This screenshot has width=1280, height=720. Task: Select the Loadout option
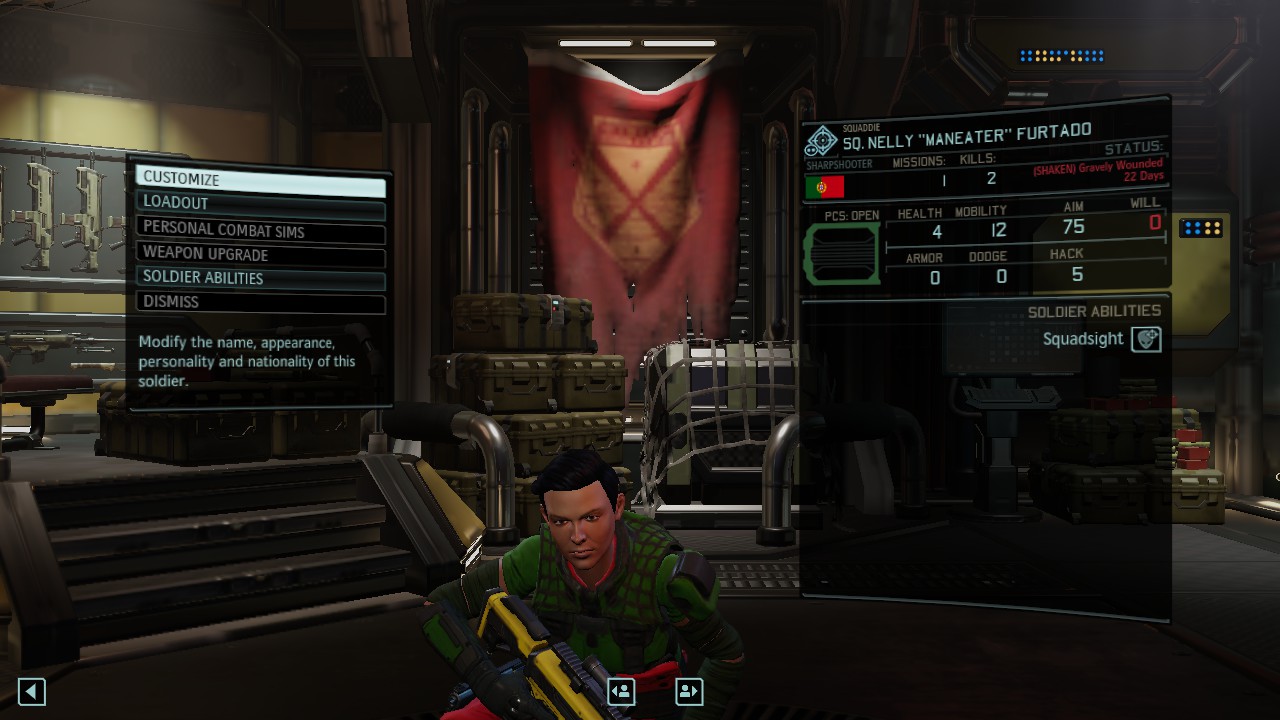click(x=260, y=204)
